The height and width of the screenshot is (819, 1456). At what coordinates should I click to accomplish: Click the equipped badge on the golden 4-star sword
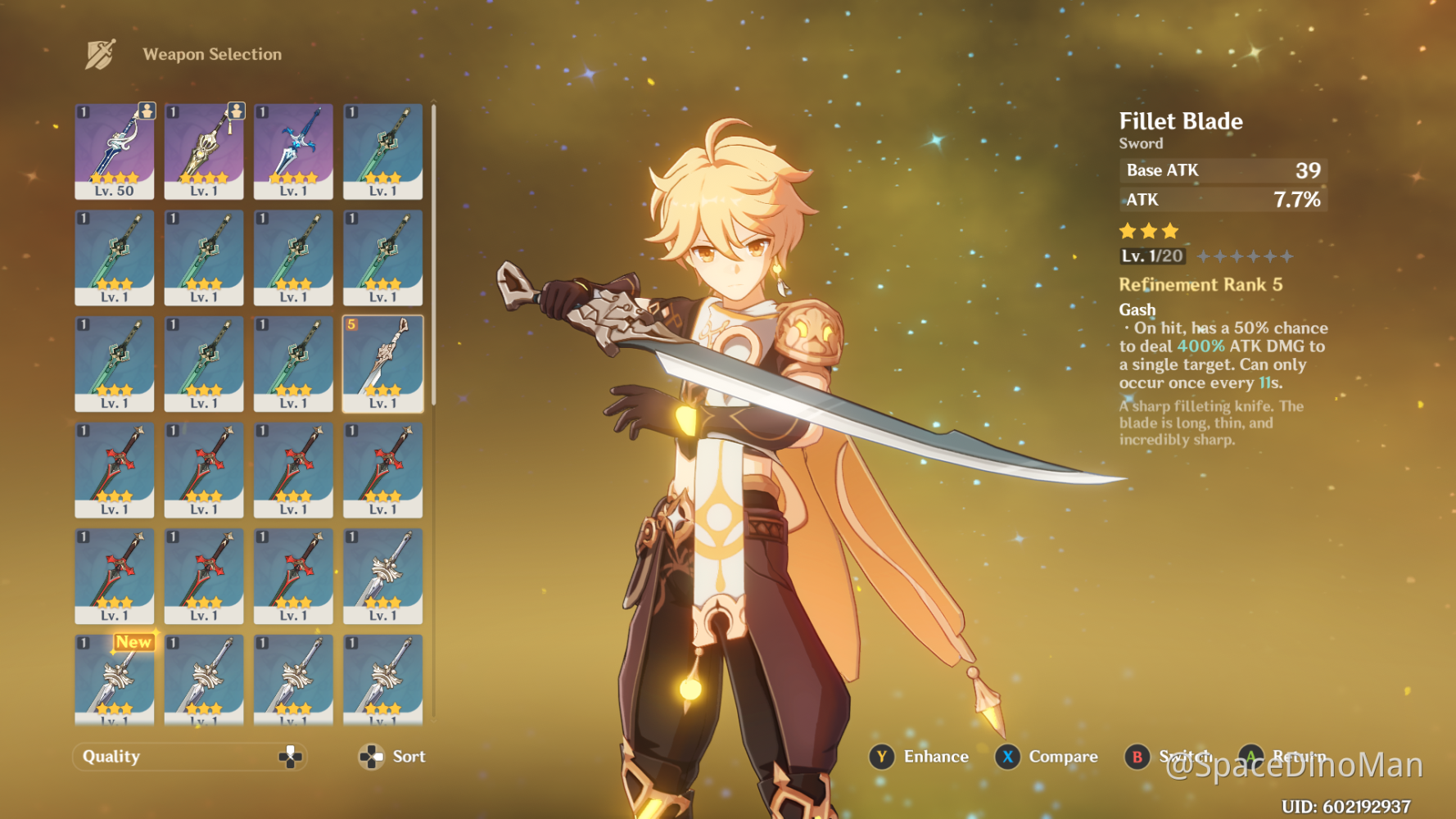235,112
